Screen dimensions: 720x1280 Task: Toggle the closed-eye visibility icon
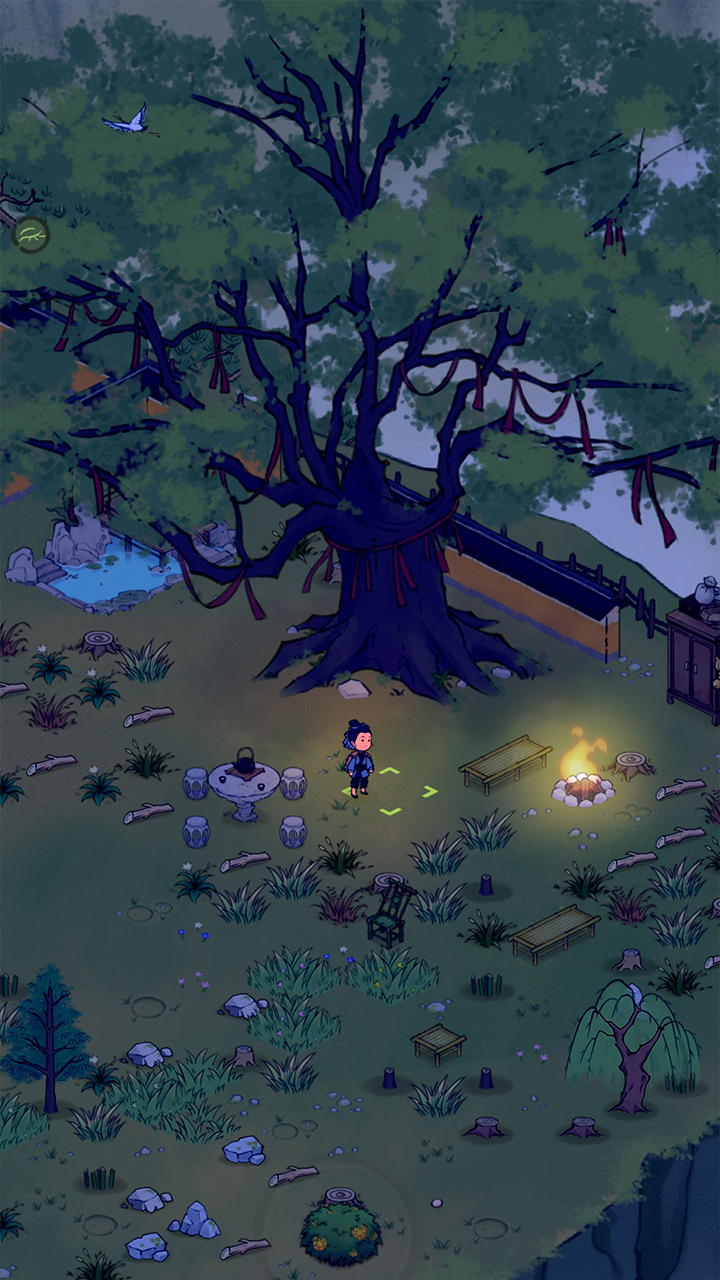pos(31,235)
